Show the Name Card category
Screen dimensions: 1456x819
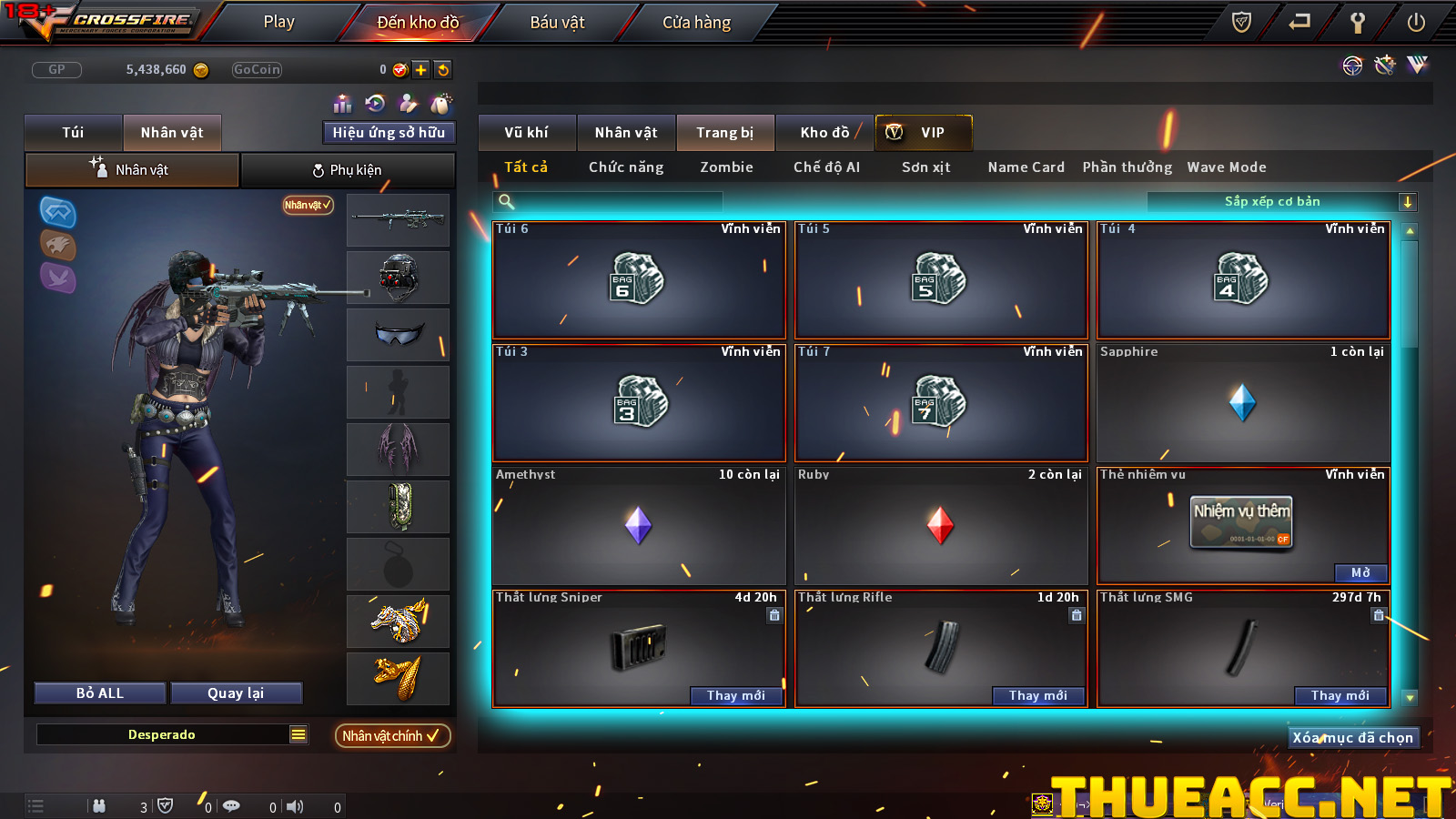pyautogui.click(x=1026, y=167)
